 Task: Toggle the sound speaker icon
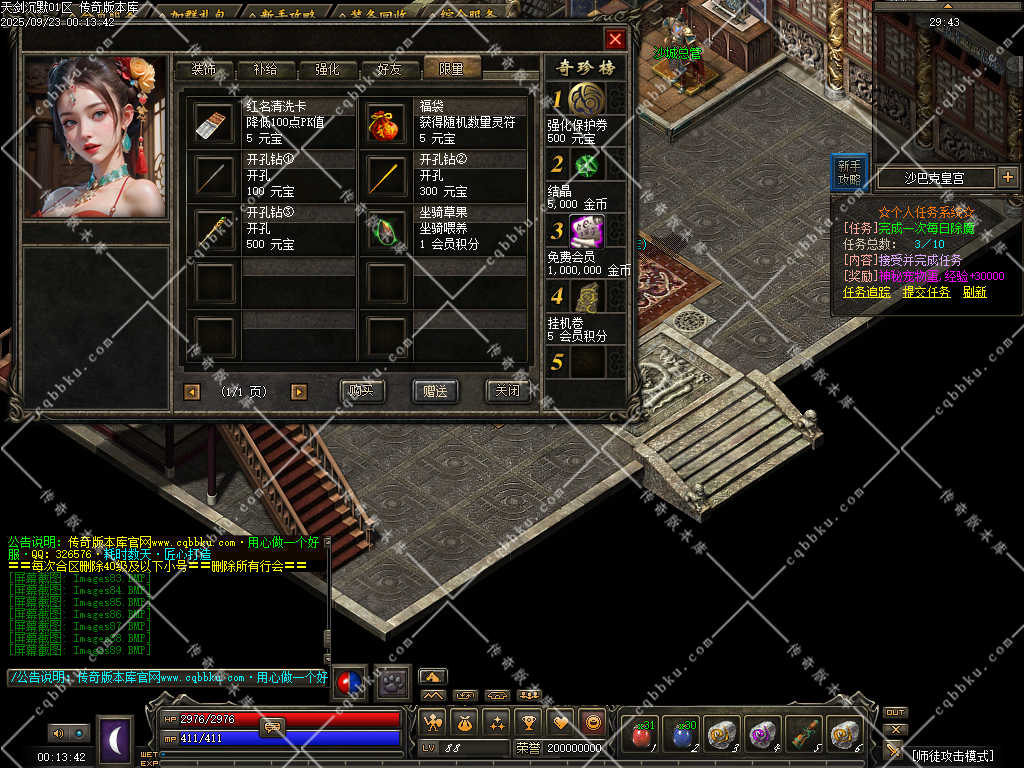(x=58, y=733)
